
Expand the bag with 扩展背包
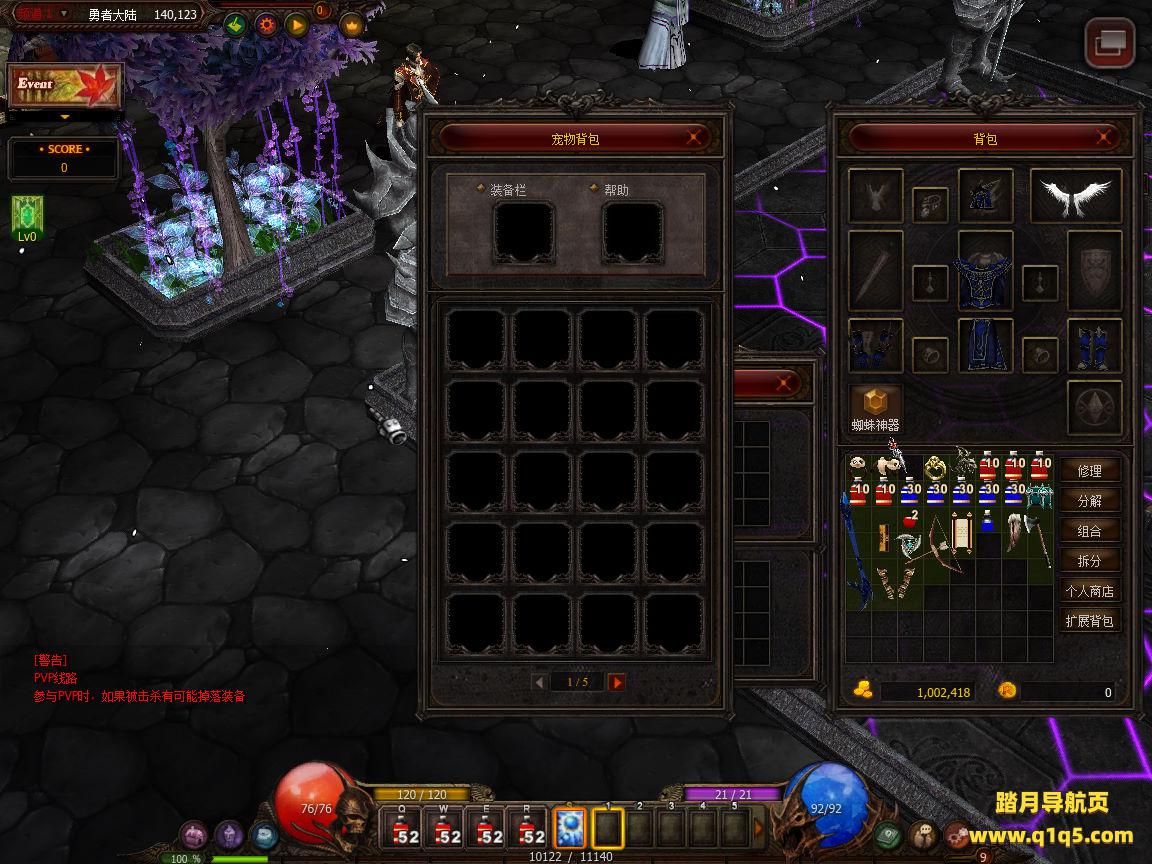(x=1089, y=621)
